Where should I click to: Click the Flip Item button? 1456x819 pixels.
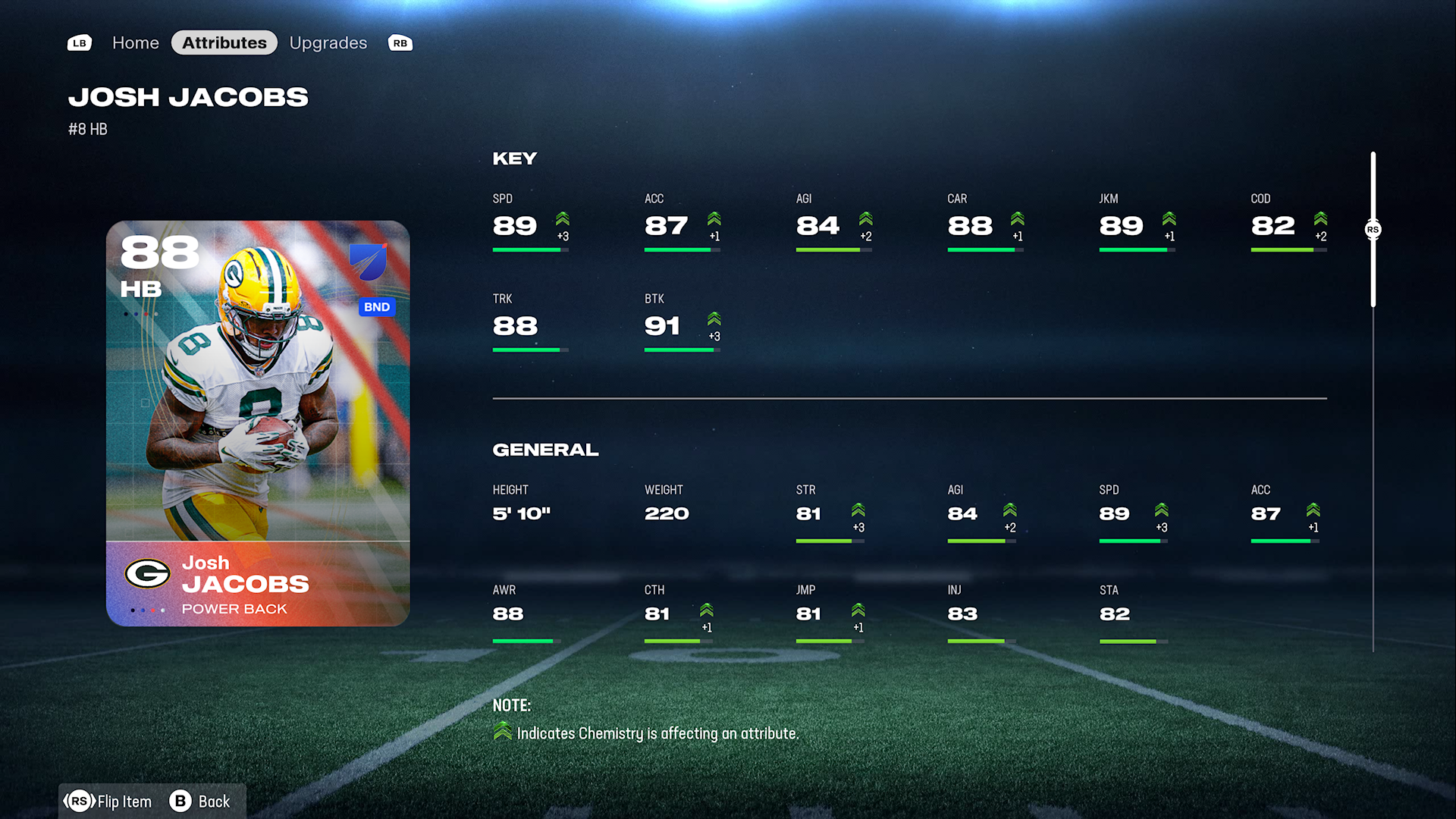click(108, 802)
